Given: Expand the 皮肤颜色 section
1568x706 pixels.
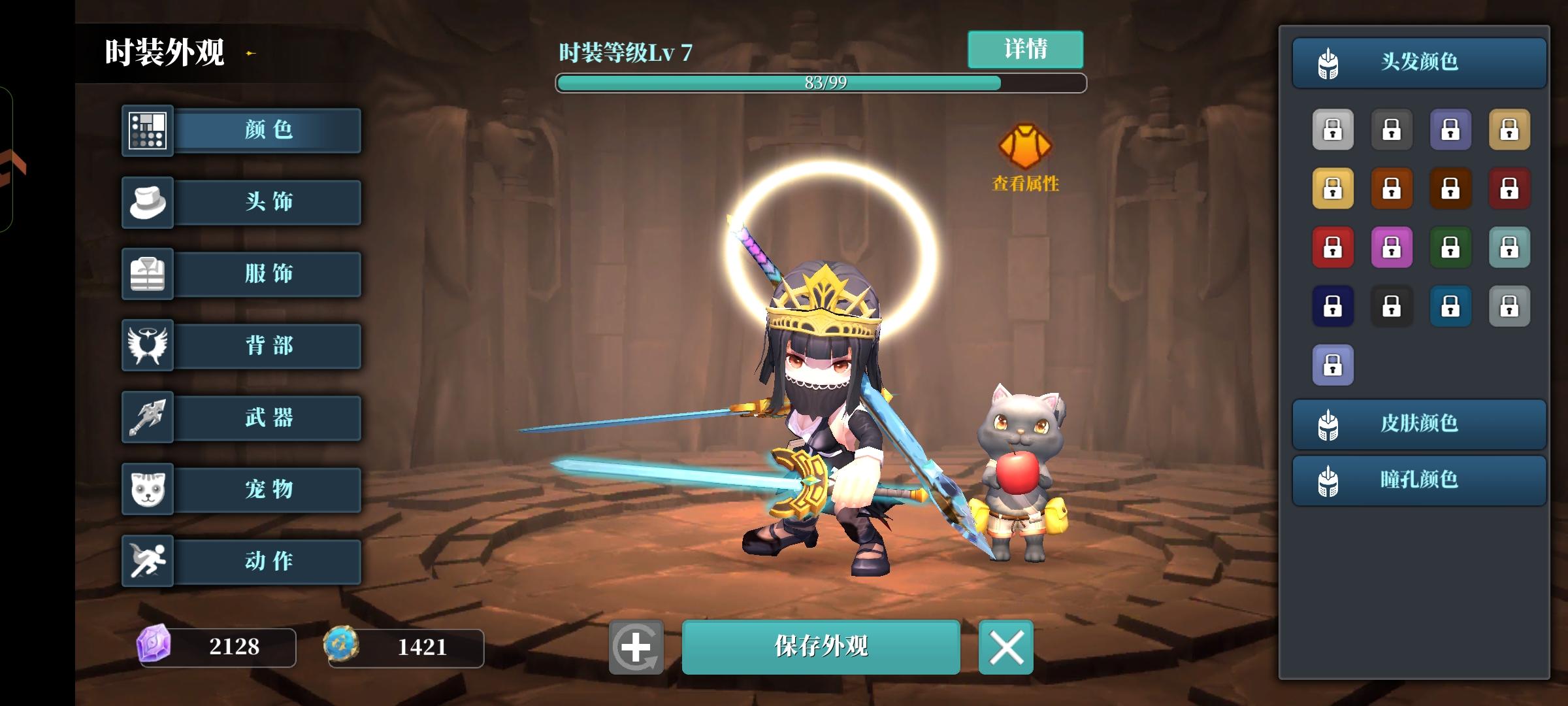Looking at the screenshot, I should point(1418,422).
